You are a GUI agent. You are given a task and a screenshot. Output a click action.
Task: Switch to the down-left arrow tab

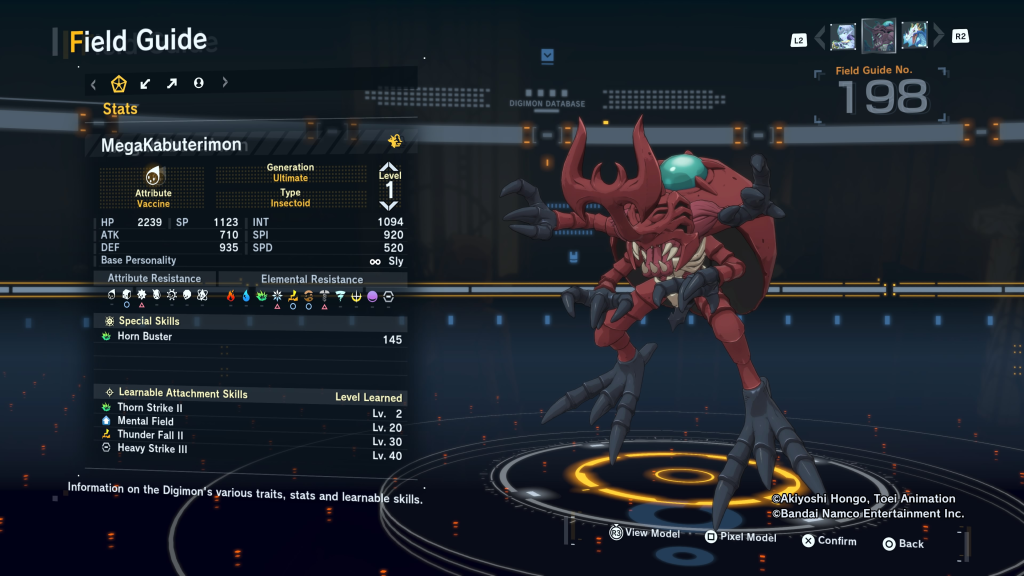[x=146, y=84]
